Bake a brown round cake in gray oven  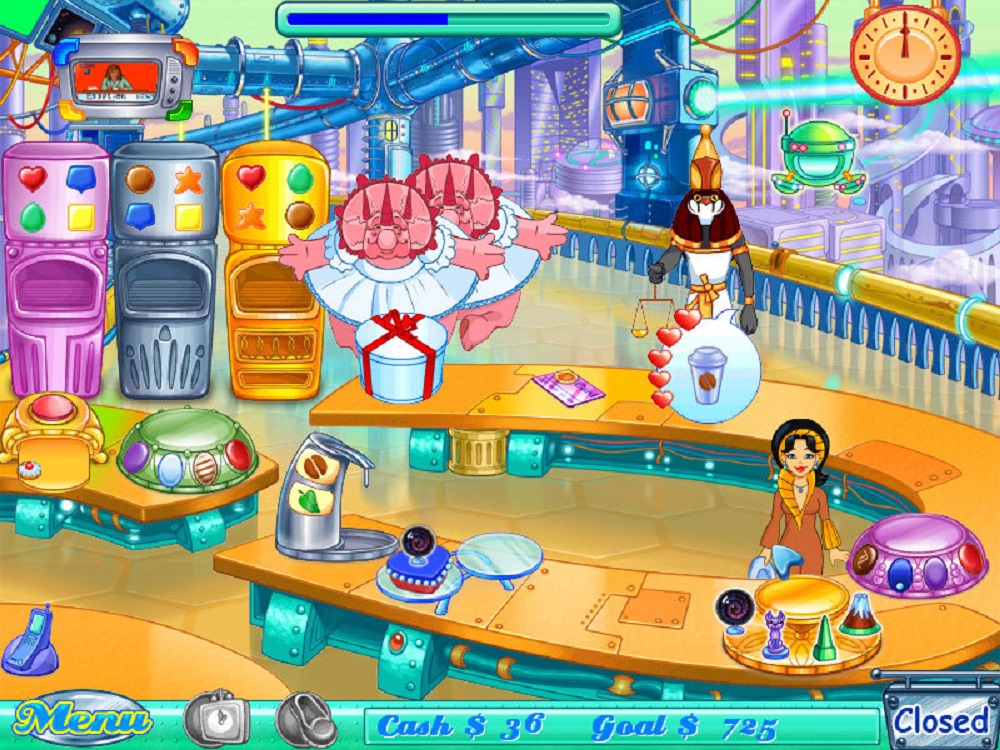pyautogui.click(x=140, y=179)
